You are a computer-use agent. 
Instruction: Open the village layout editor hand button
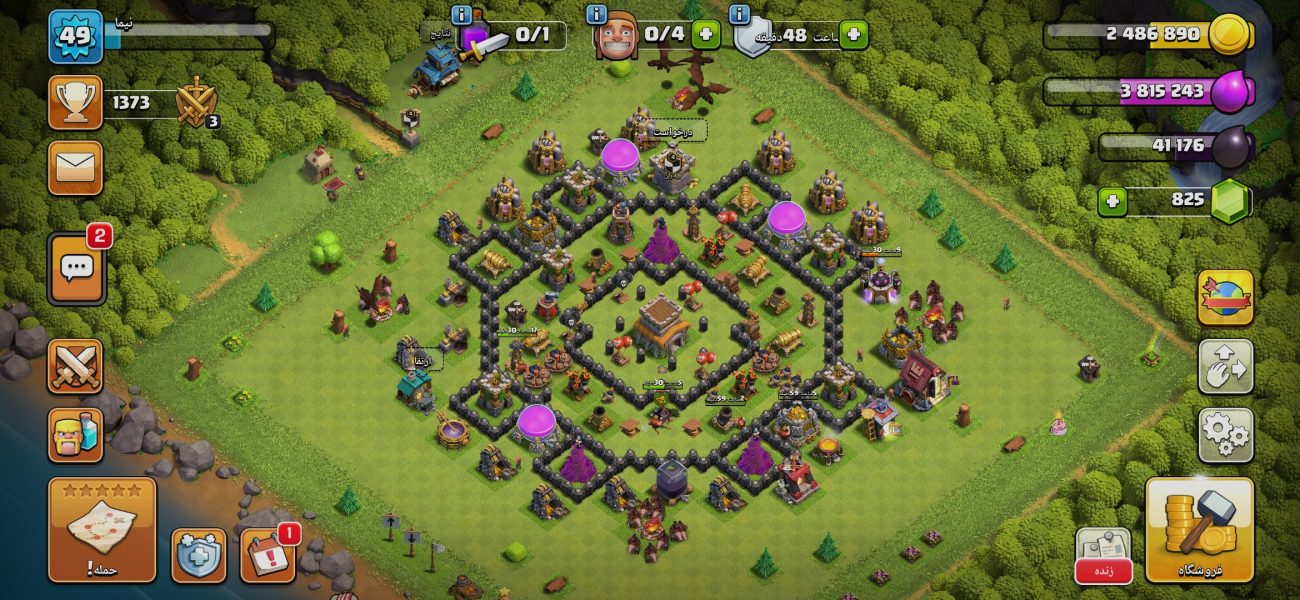pos(1225,367)
